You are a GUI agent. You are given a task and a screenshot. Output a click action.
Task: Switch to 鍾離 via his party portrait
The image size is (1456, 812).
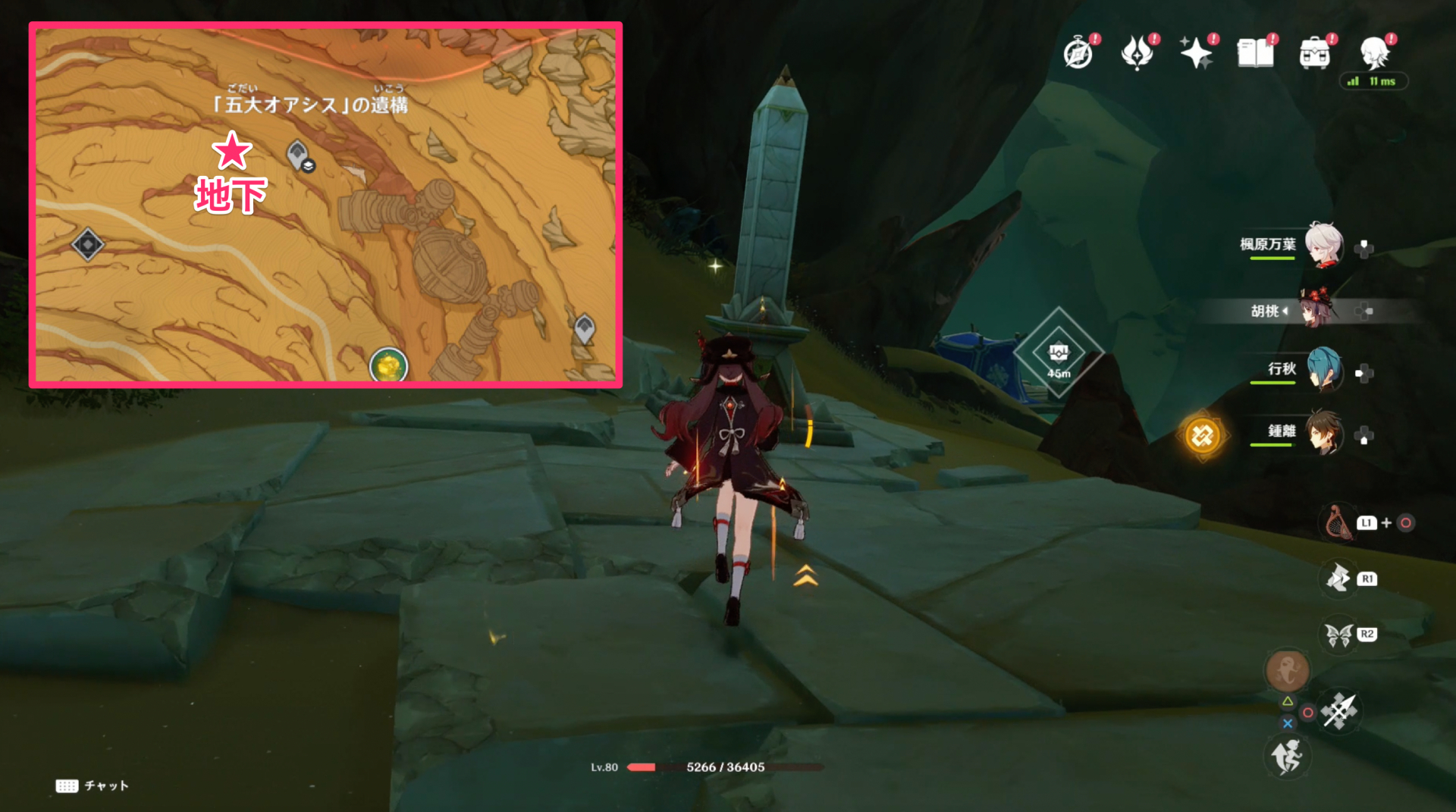click(x=1324, y=432)
